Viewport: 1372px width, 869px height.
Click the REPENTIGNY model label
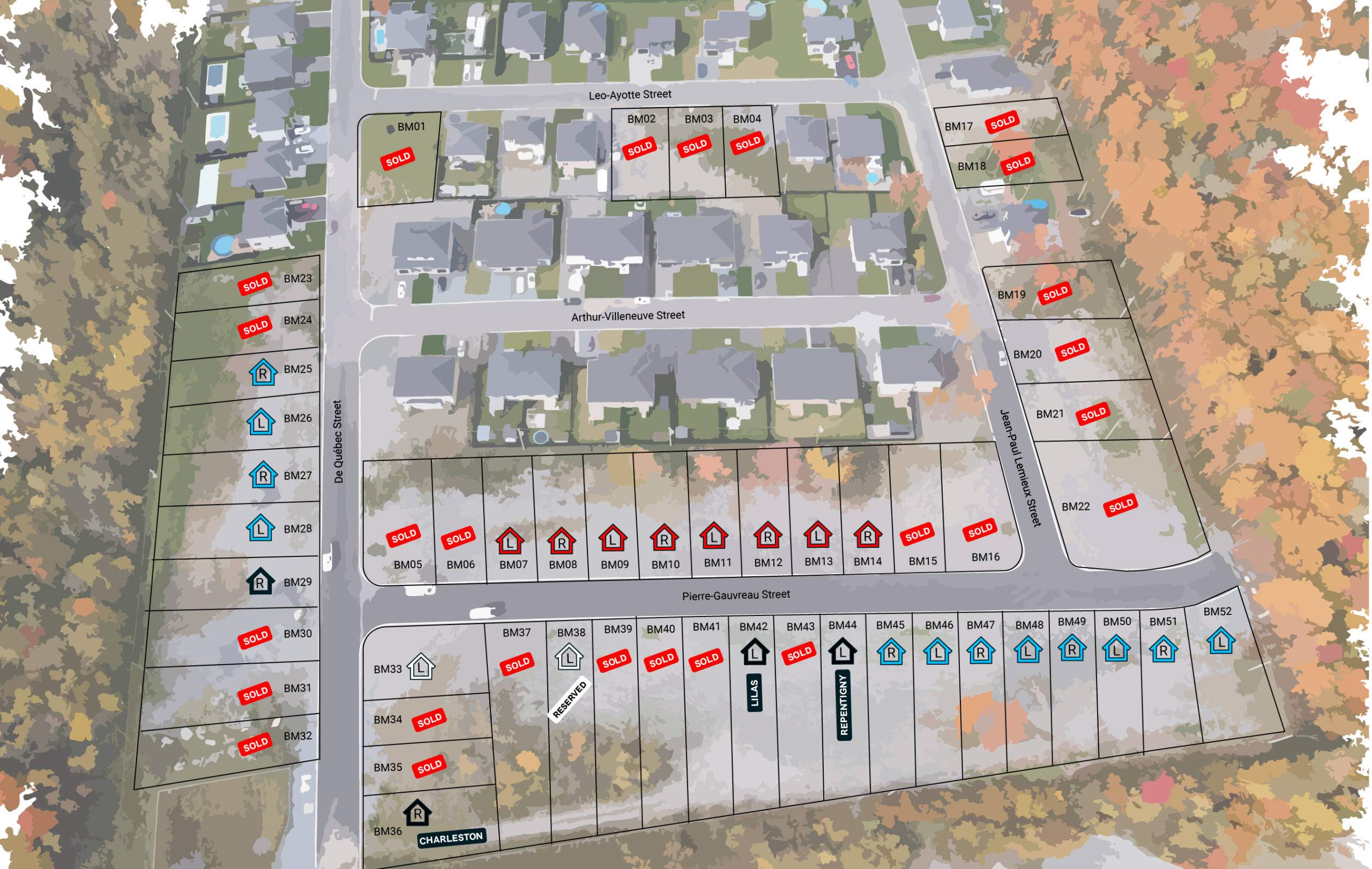point(844,705)
